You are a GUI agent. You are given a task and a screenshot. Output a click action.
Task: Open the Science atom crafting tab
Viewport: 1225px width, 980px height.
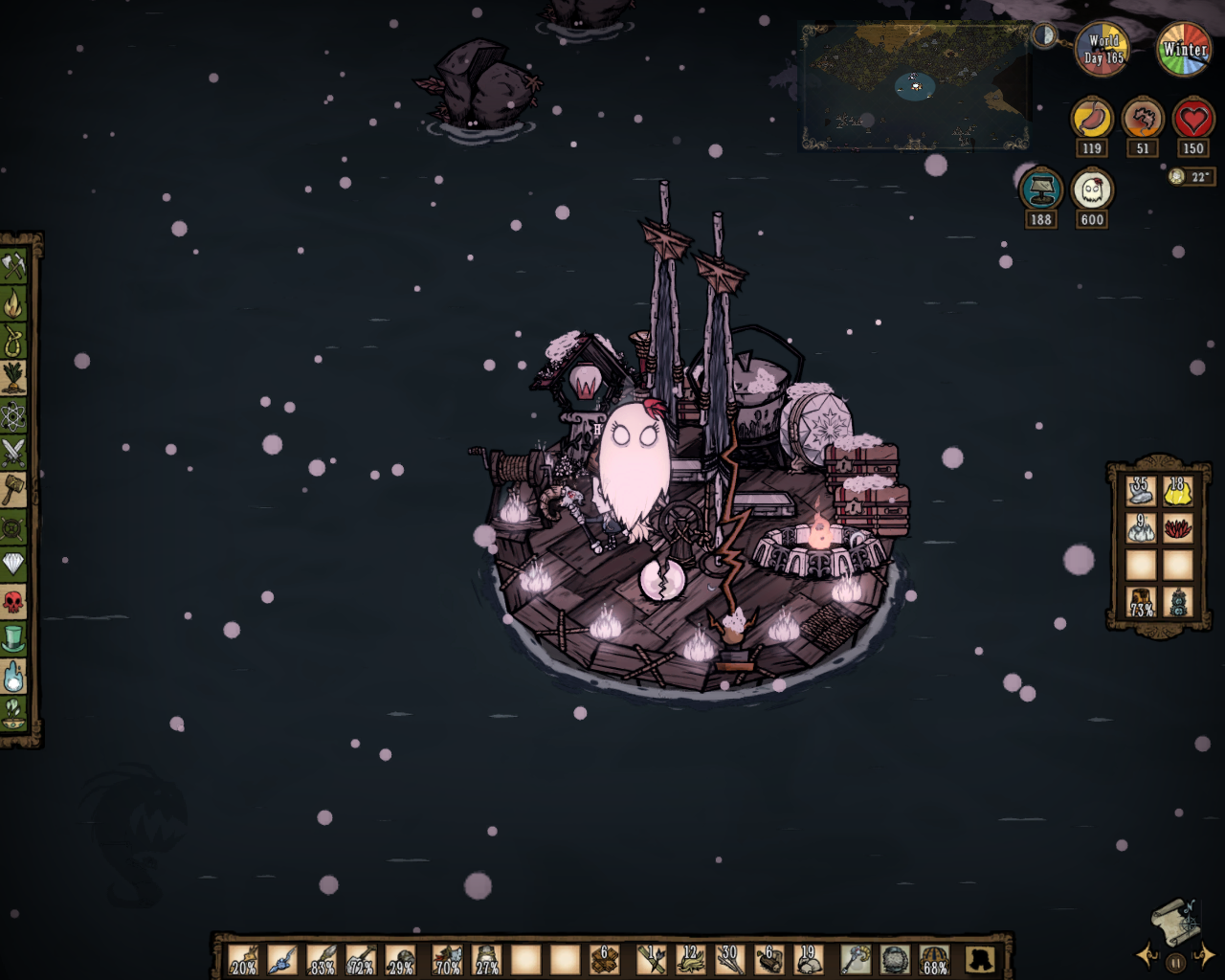[13, 414]
